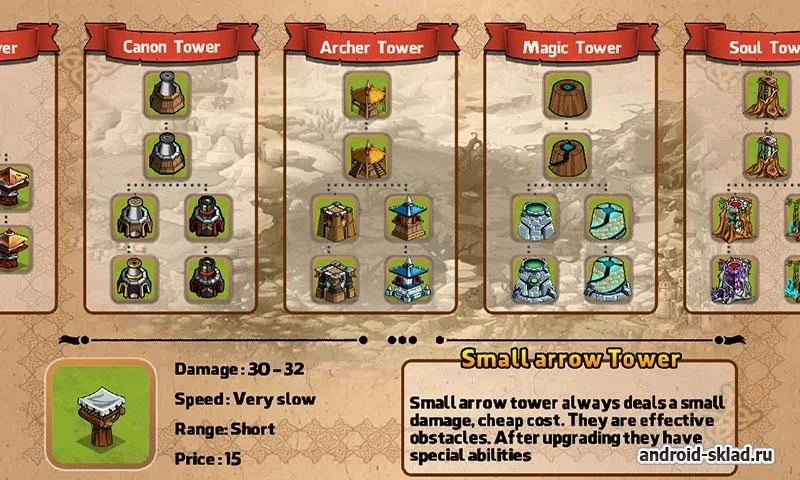Screen dimensions: 800x480
Task: Open the final-tier red-and-black cannon upgrade
Action: pos(210,279)
